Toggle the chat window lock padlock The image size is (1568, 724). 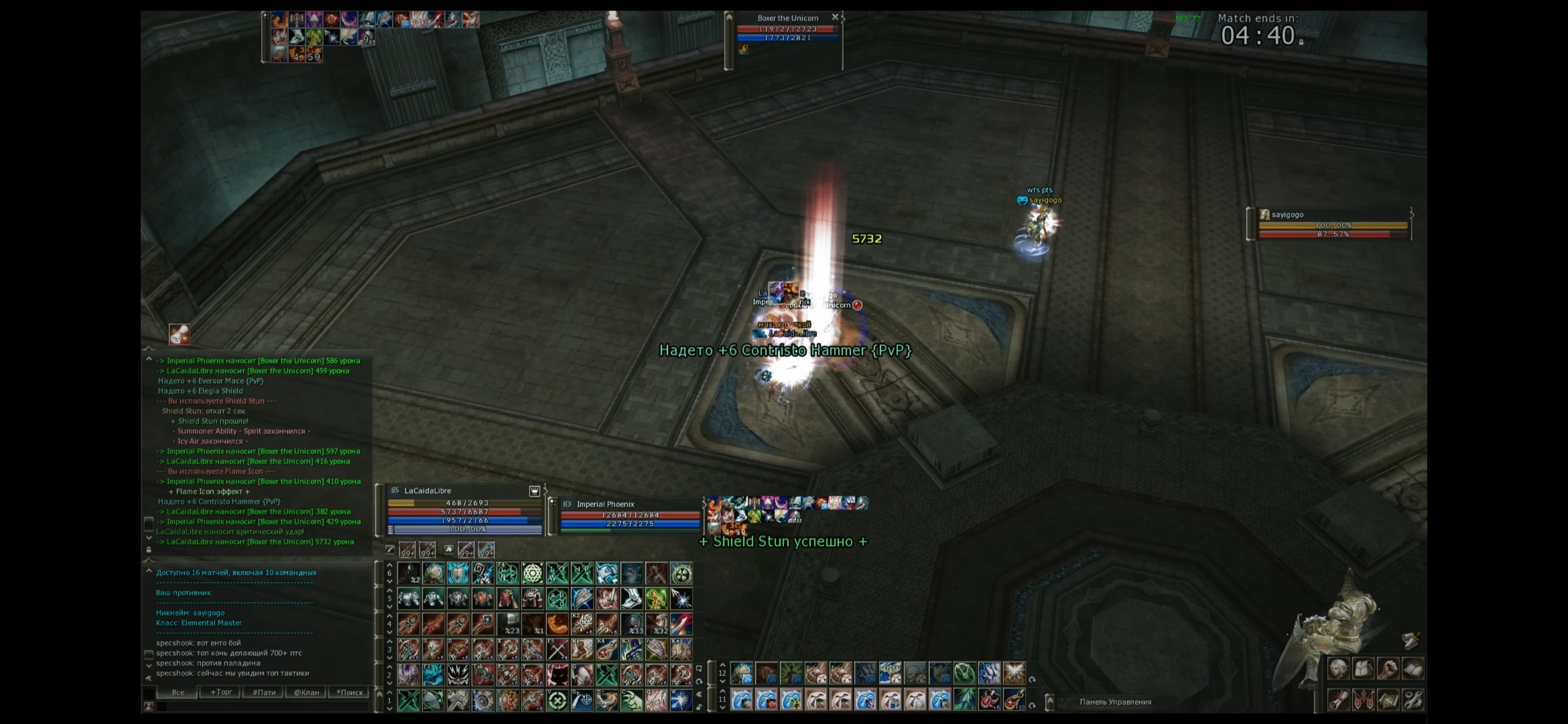pos(148,550)
